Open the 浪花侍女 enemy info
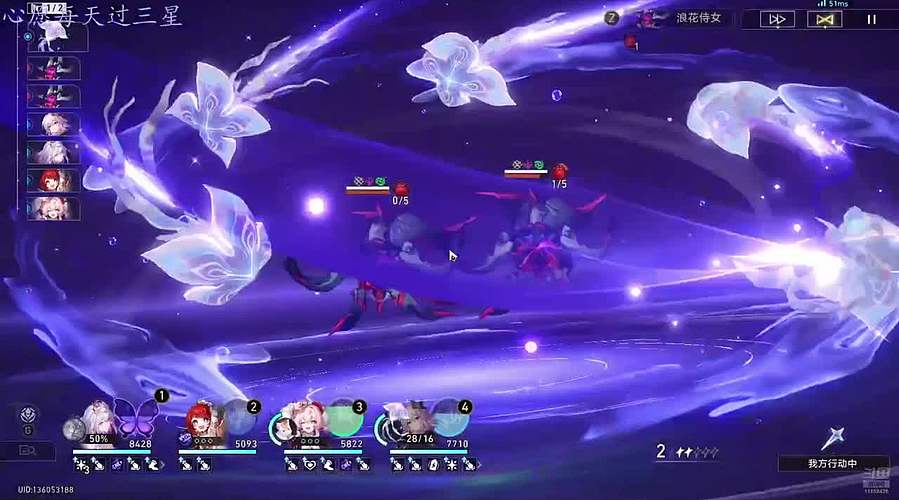Screen dimensions: 899x500 (x=690, y=18)
